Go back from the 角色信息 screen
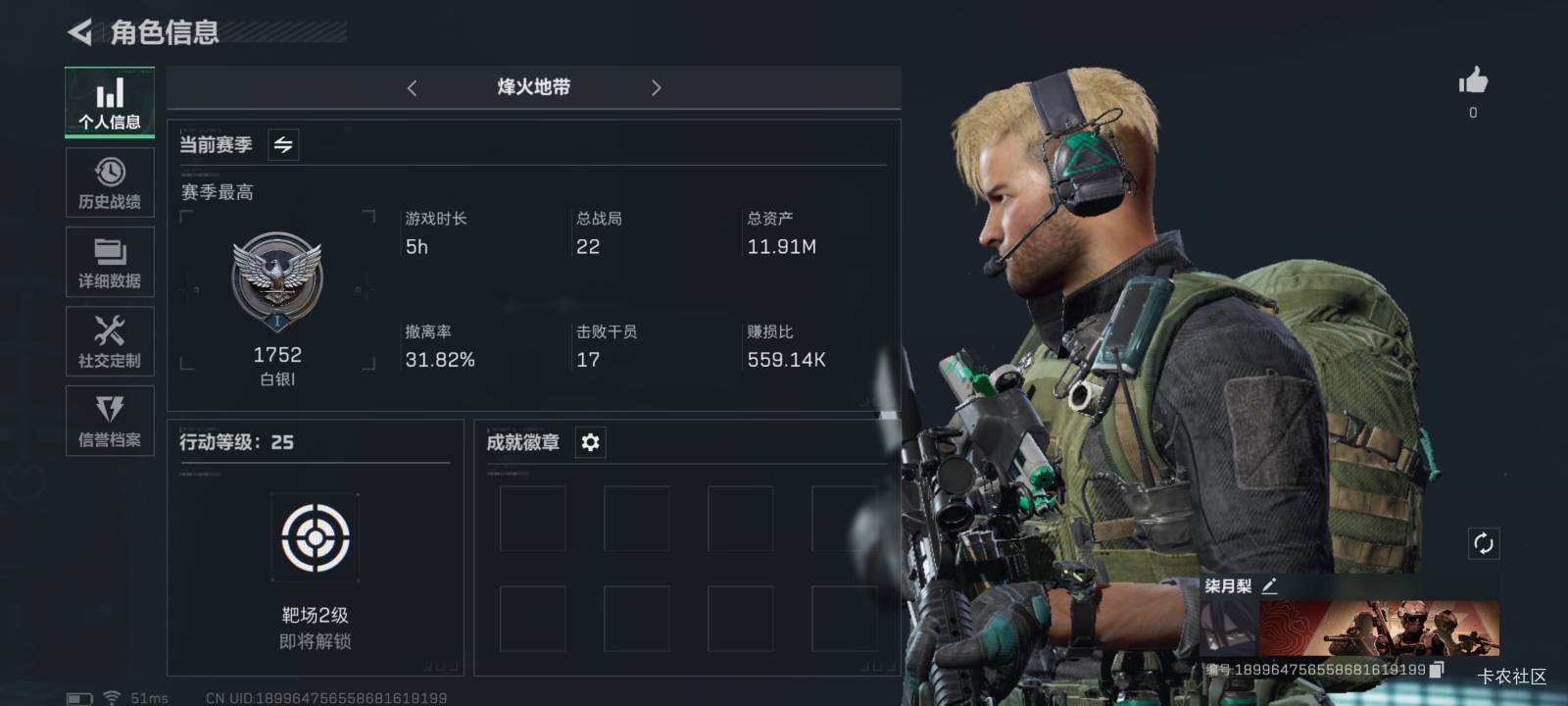Image resolution: width=1568 pixels, height=706 pixels. pos(79,32)
